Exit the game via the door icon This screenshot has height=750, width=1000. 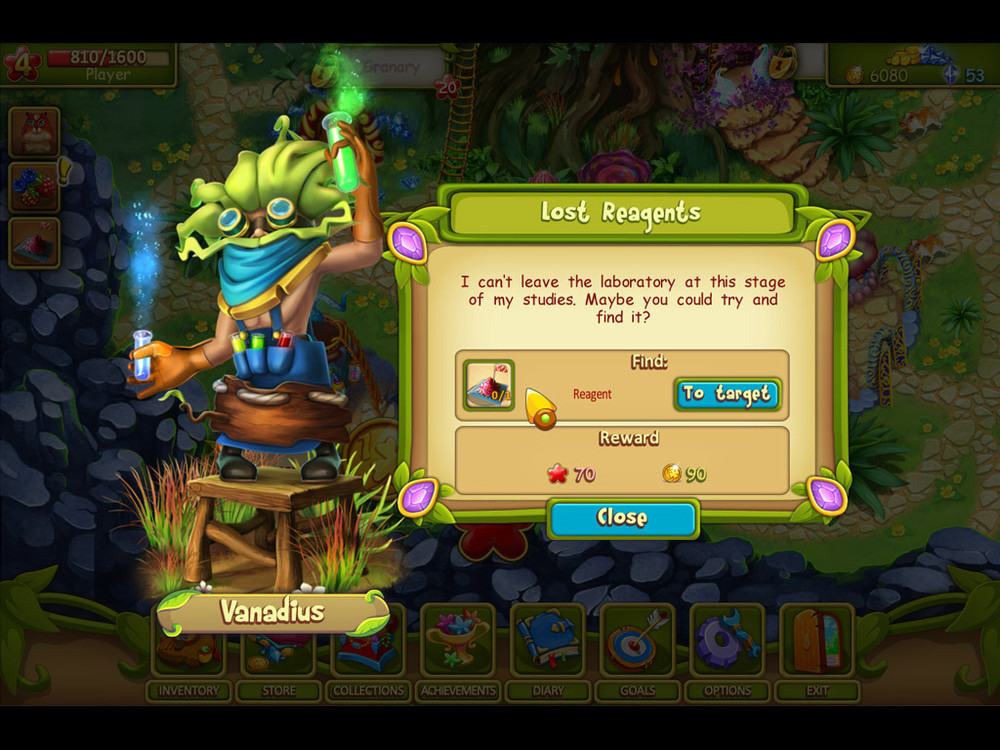pyautogui.click(x=818, y=652)
